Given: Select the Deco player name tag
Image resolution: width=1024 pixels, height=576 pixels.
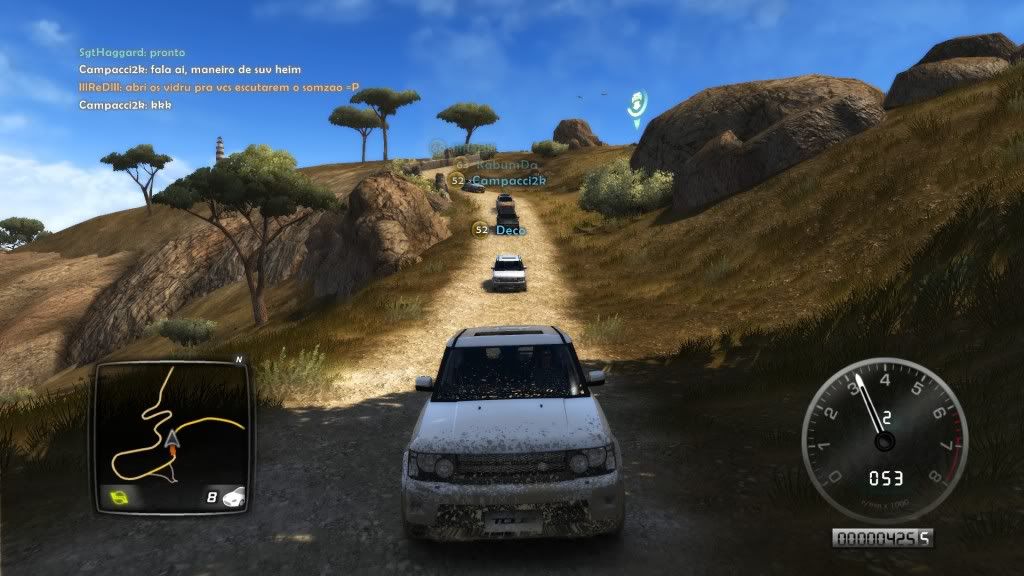Looking at the screenshot, I should (510, 230).
